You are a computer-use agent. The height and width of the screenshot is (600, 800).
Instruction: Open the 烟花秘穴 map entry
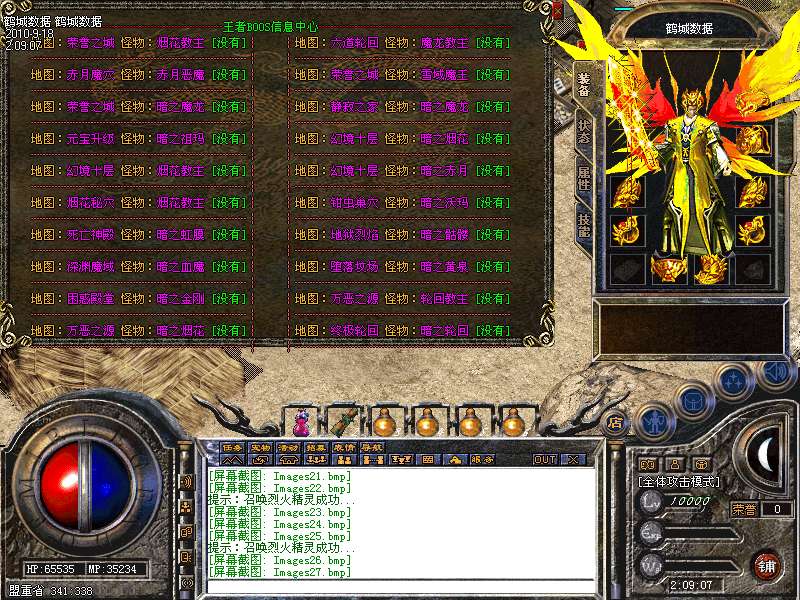pyautogui.click(x=92, y=203)
